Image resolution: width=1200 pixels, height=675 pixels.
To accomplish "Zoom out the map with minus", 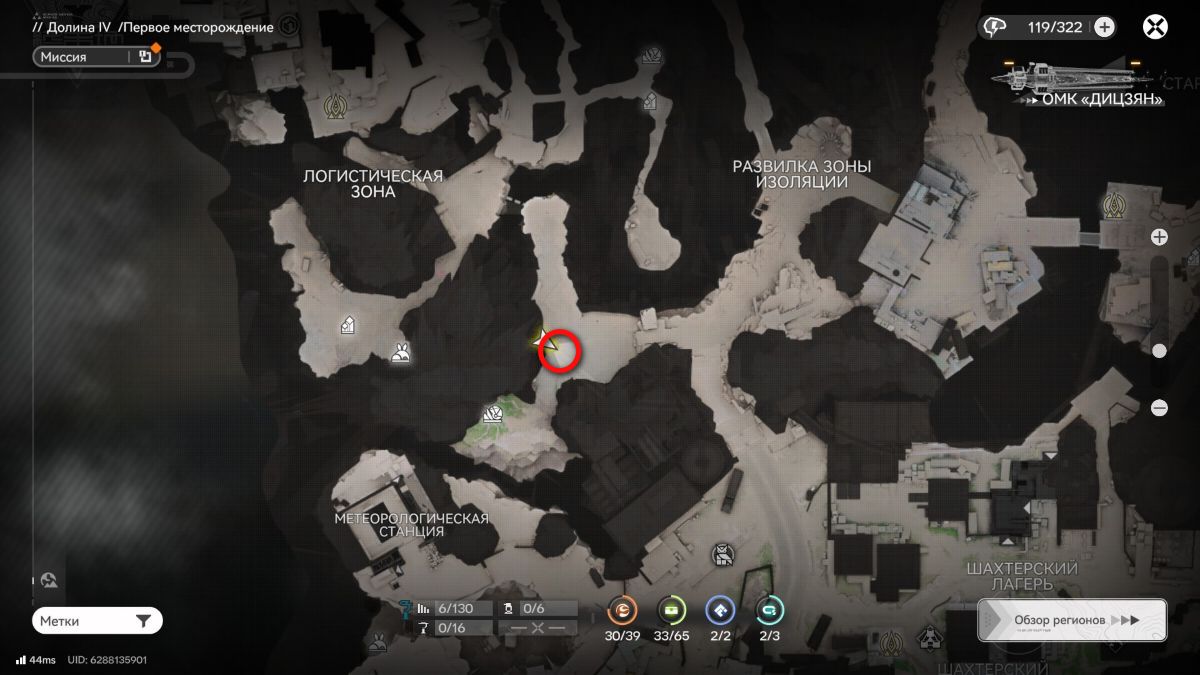I will [x=1159, y=407].
